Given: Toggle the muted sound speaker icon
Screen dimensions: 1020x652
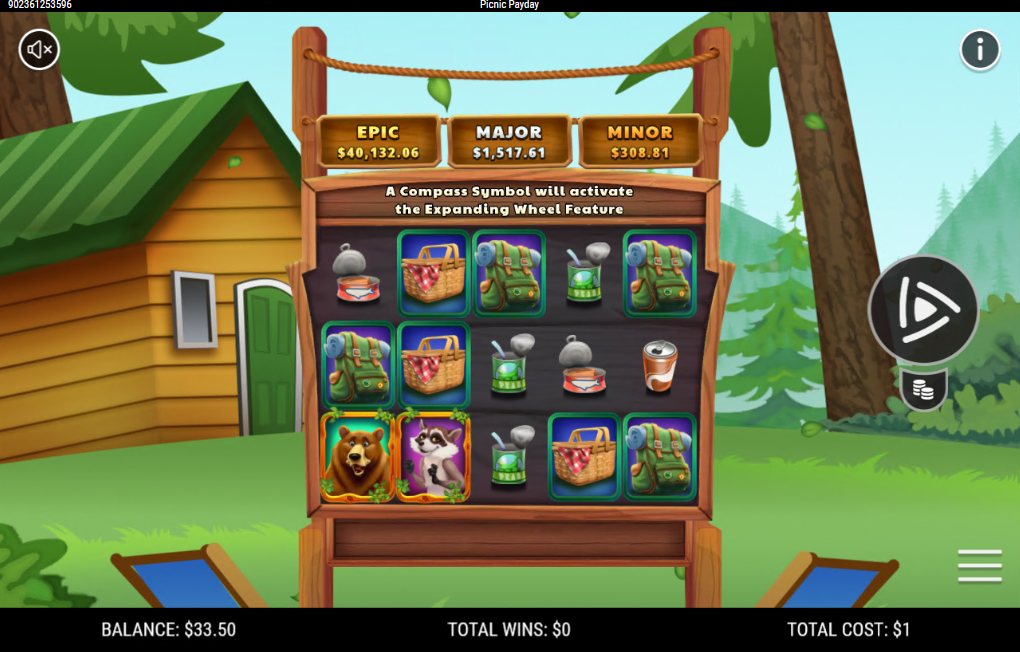Looking at the screenshot, I should pyautogui.click(x=40, y=49).
